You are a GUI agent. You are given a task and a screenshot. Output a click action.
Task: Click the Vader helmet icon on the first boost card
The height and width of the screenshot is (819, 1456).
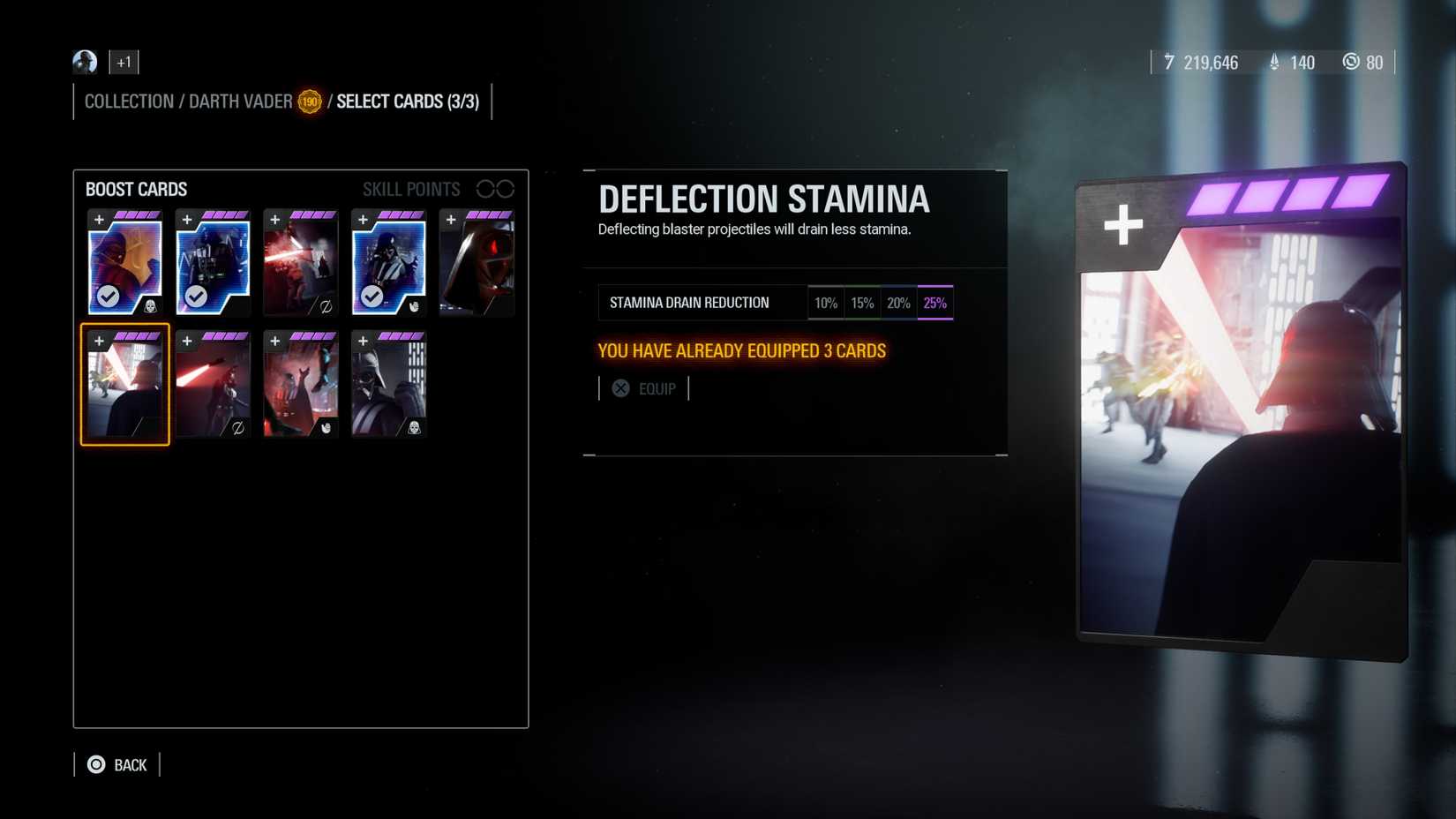(x=150, y=306)
